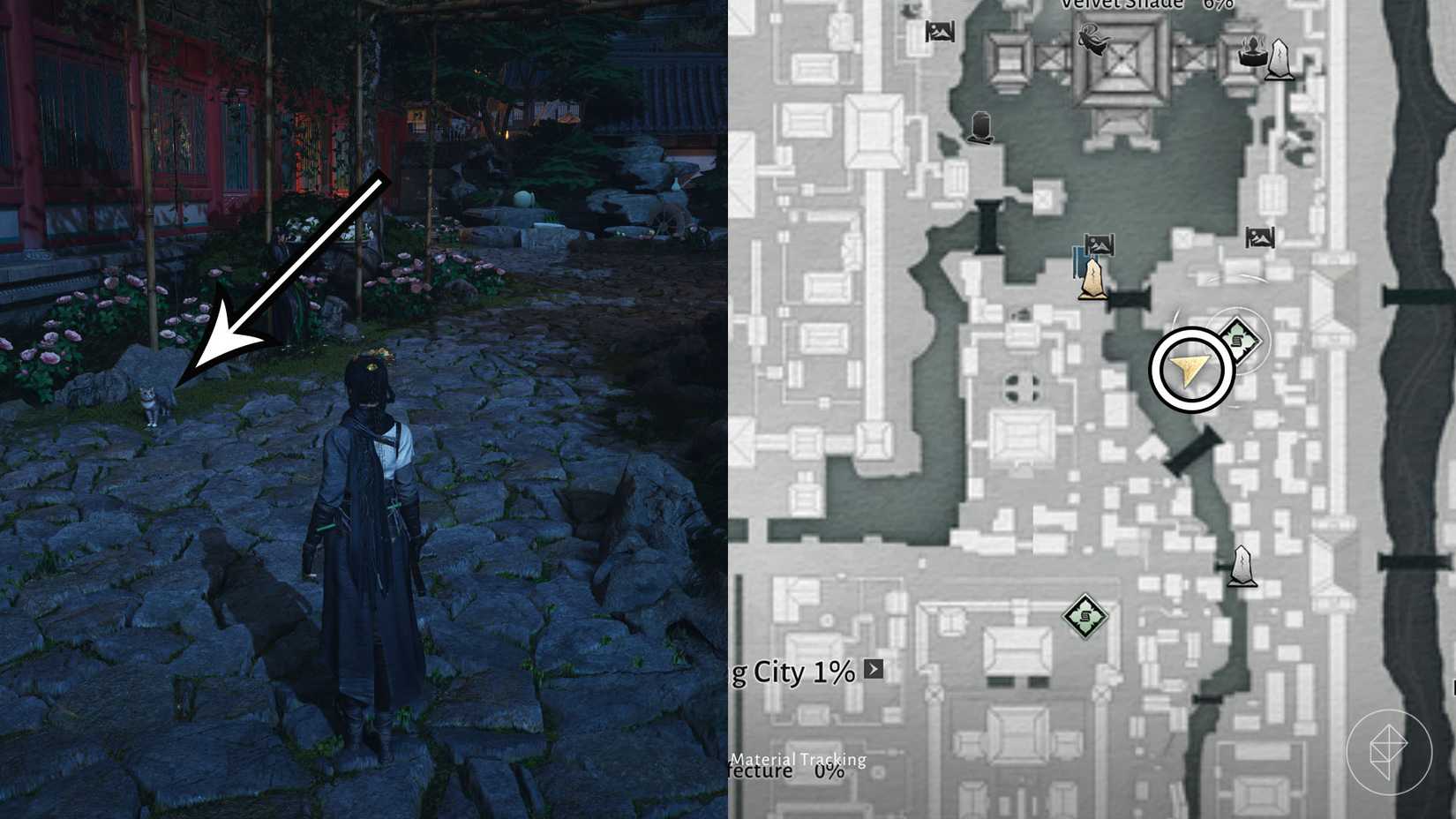Click the scenic viewpoint icon below the moat

[1101, 244]
